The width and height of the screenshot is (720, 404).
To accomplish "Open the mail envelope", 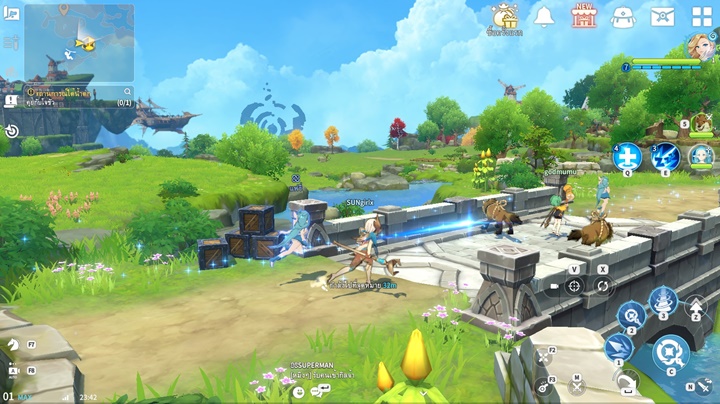I will 662,17.
